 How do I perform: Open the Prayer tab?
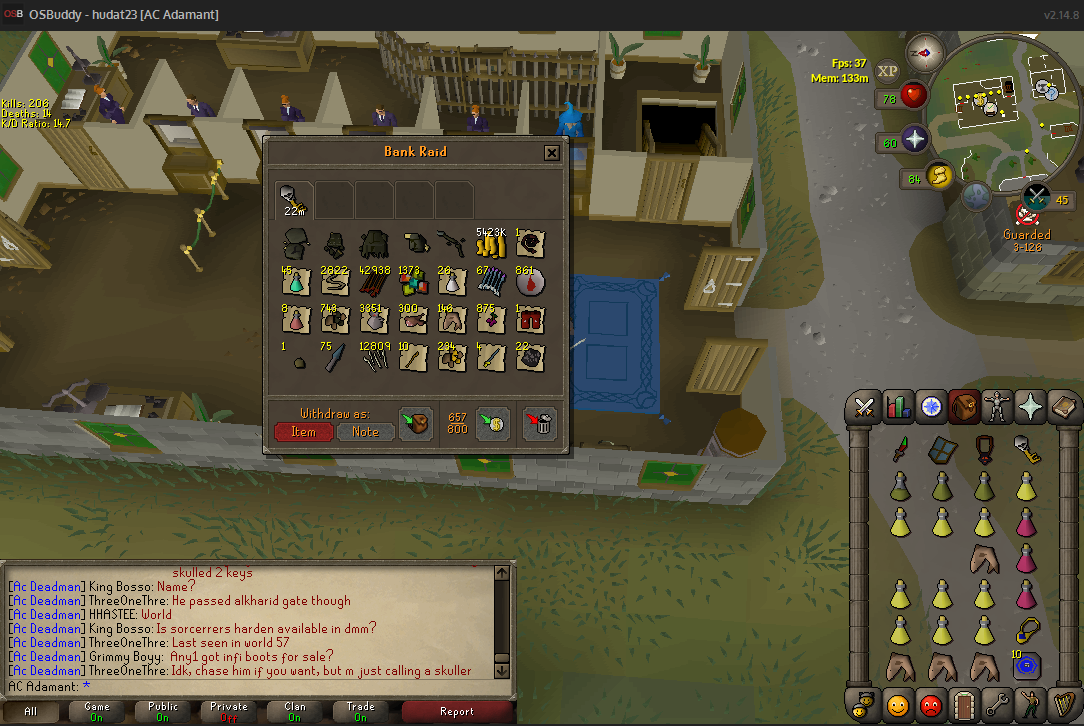[1029, 407]
